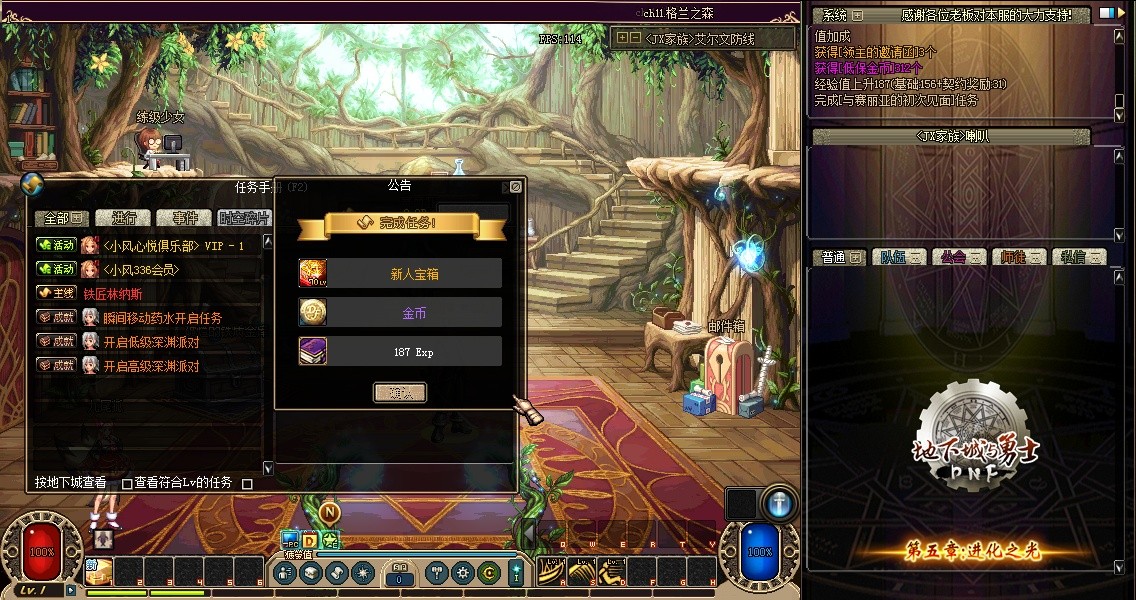
Task: Select the 全部 quest tab
Action: pyautogui.click(x=62, y=218)
